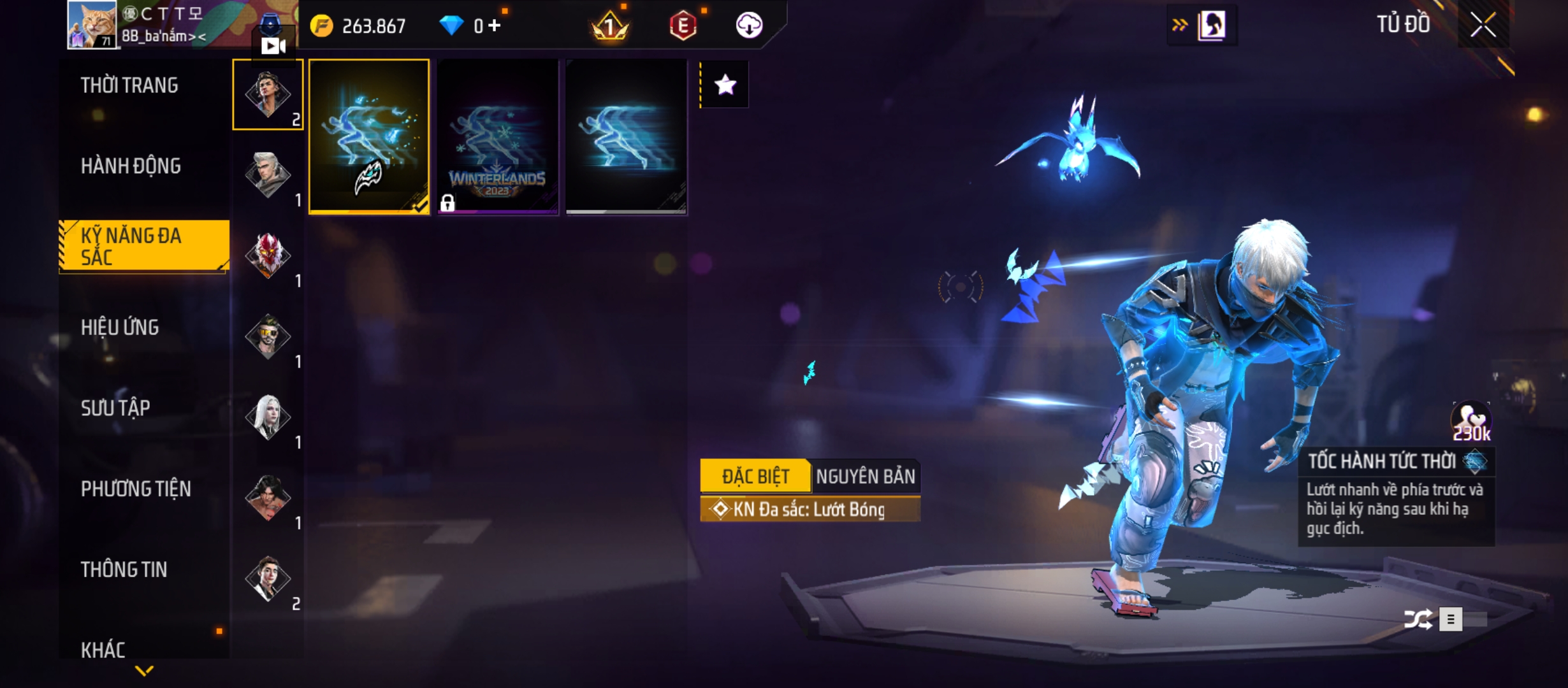Viewport: 1568px width, 688px height.
Task: Open the Thời Trang category
Action: pyautogui.click(x=129, y=86)
